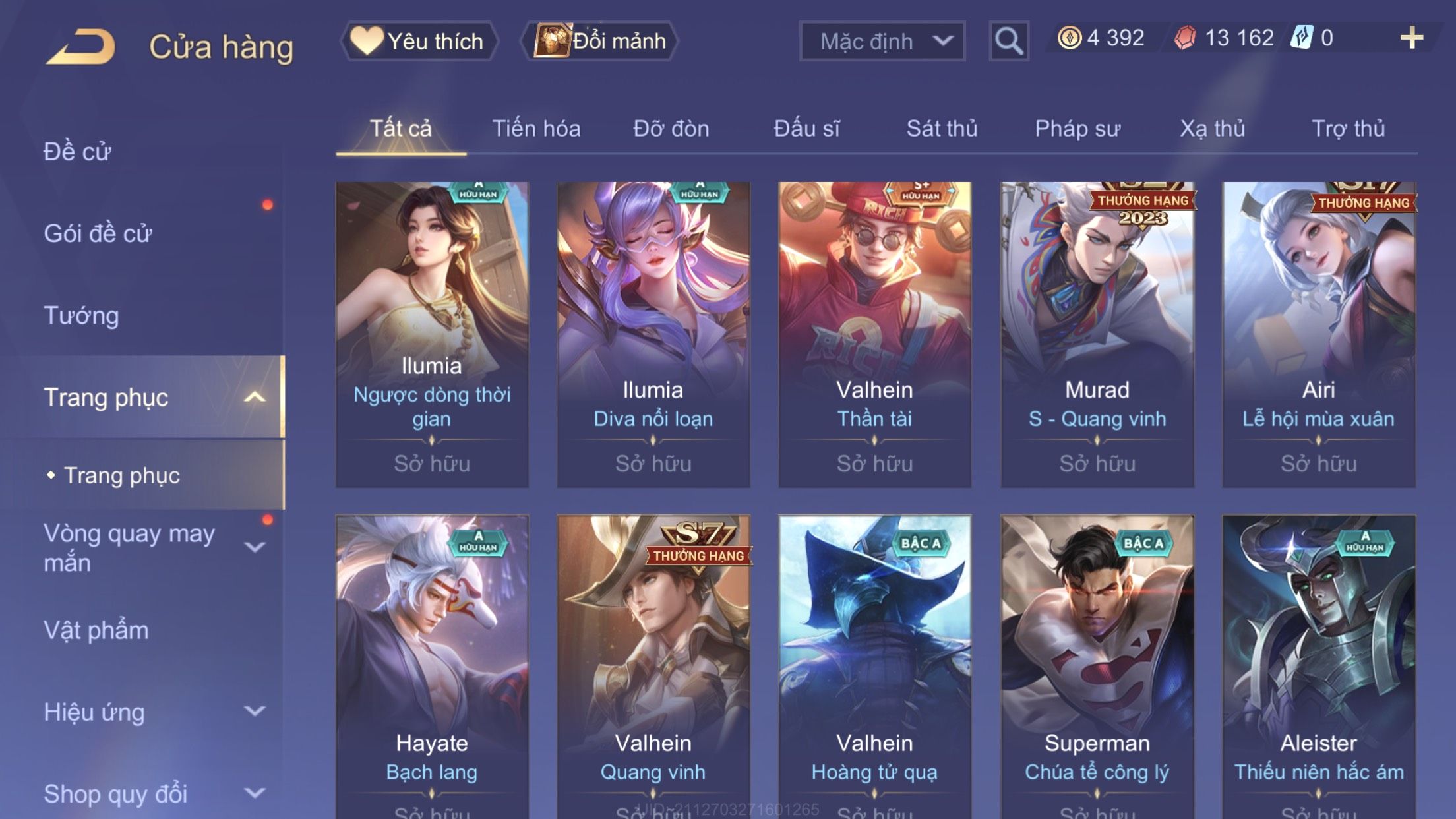Switch to the Đỡ đòn tab
1456x819 pixels.
tap(671, 129)
